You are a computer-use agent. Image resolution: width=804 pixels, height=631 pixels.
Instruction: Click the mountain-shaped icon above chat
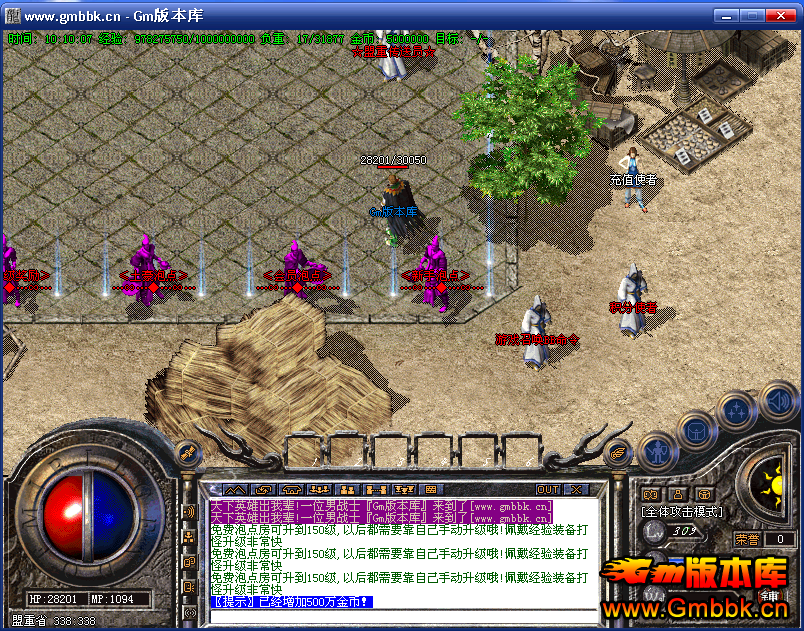point(236,489)
